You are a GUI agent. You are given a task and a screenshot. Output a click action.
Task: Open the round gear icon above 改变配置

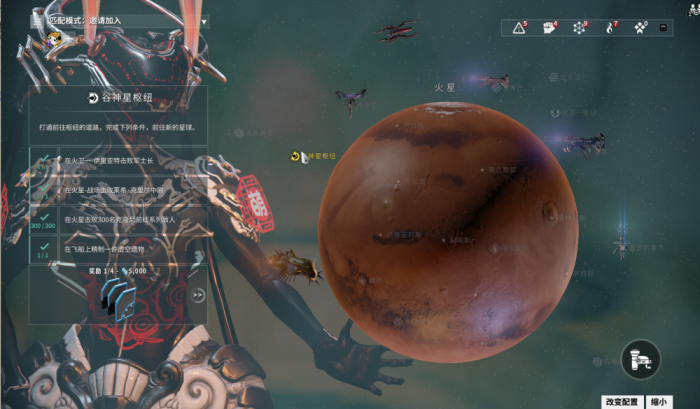(x=640, y=359)
